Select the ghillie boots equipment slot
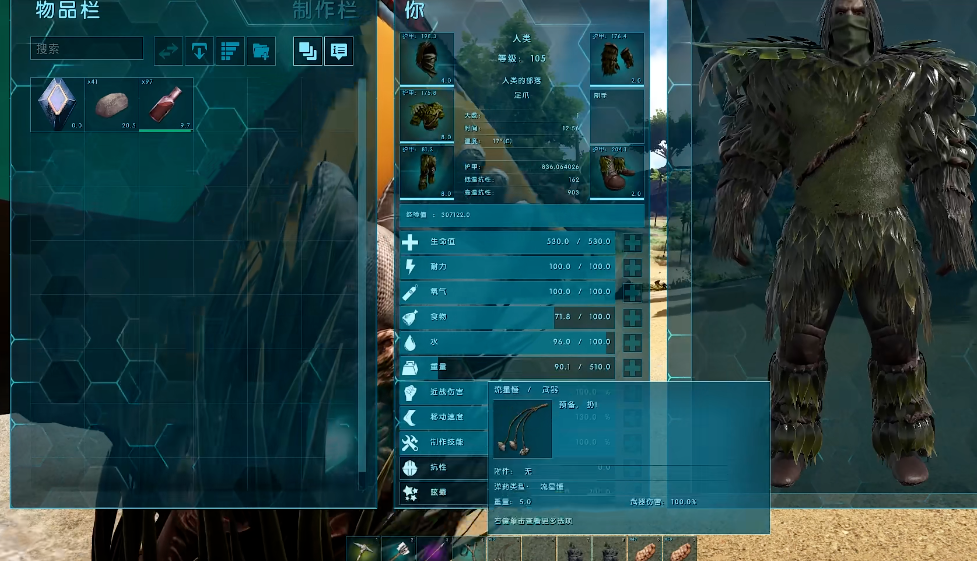This screenshot has width=977, height=561. (617, 171)
